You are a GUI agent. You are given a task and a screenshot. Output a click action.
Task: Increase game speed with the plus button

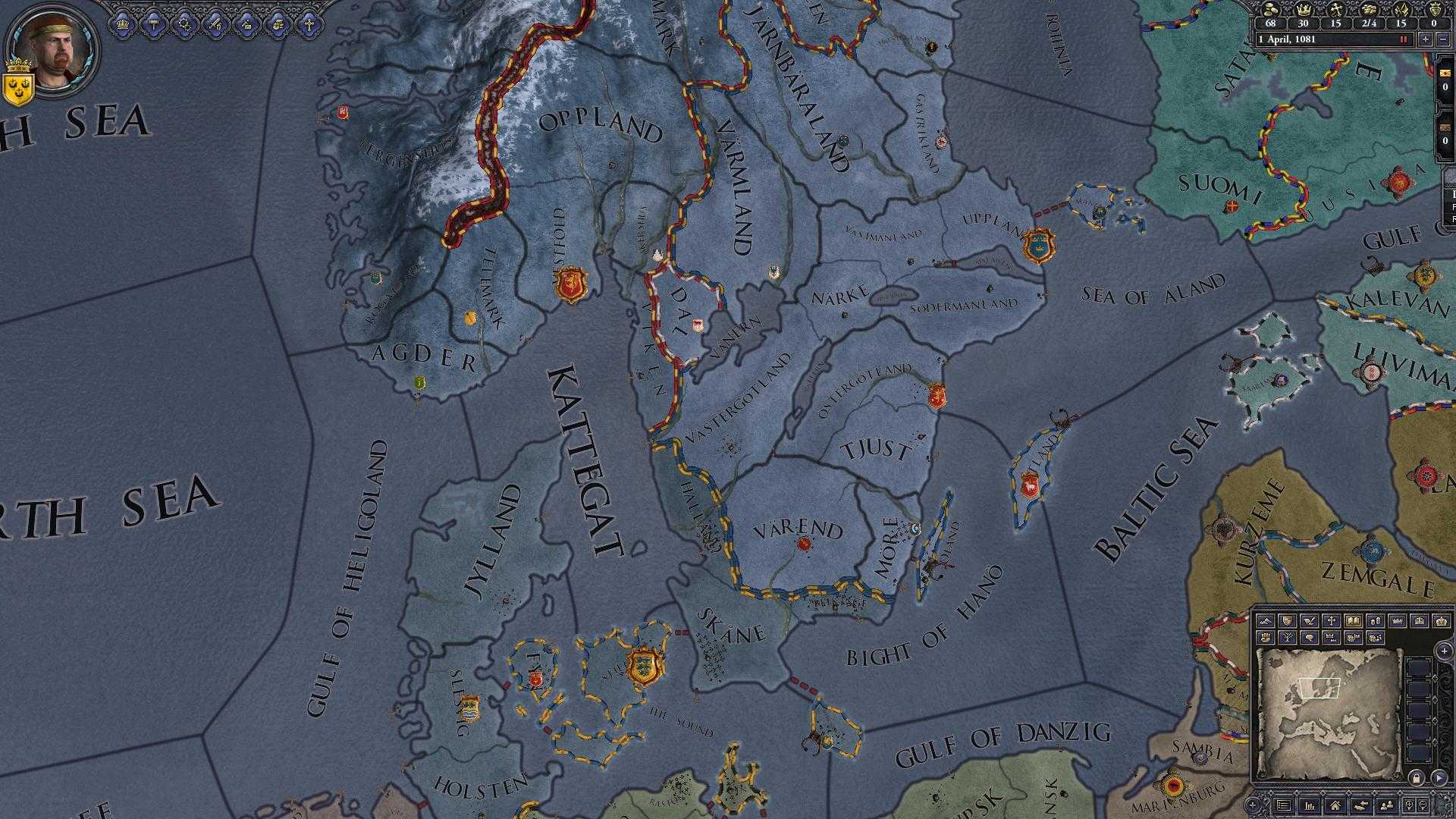(1426, 39)
